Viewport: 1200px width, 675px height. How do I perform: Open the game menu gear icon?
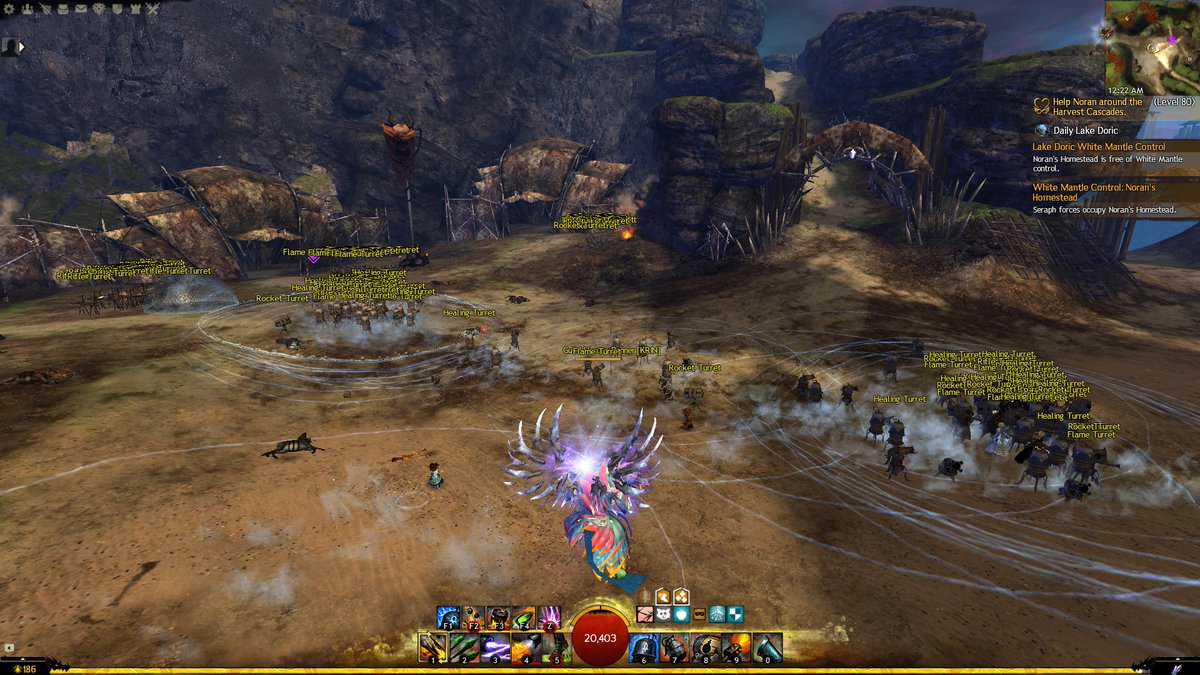pyautogui.click(x=9, y=9)
